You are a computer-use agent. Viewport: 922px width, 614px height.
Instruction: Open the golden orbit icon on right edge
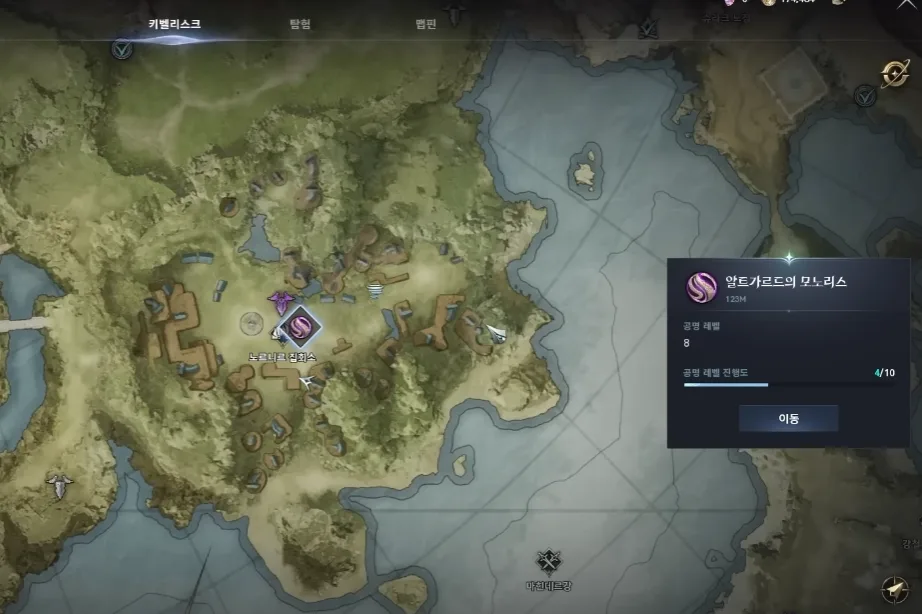coord(893,73)
